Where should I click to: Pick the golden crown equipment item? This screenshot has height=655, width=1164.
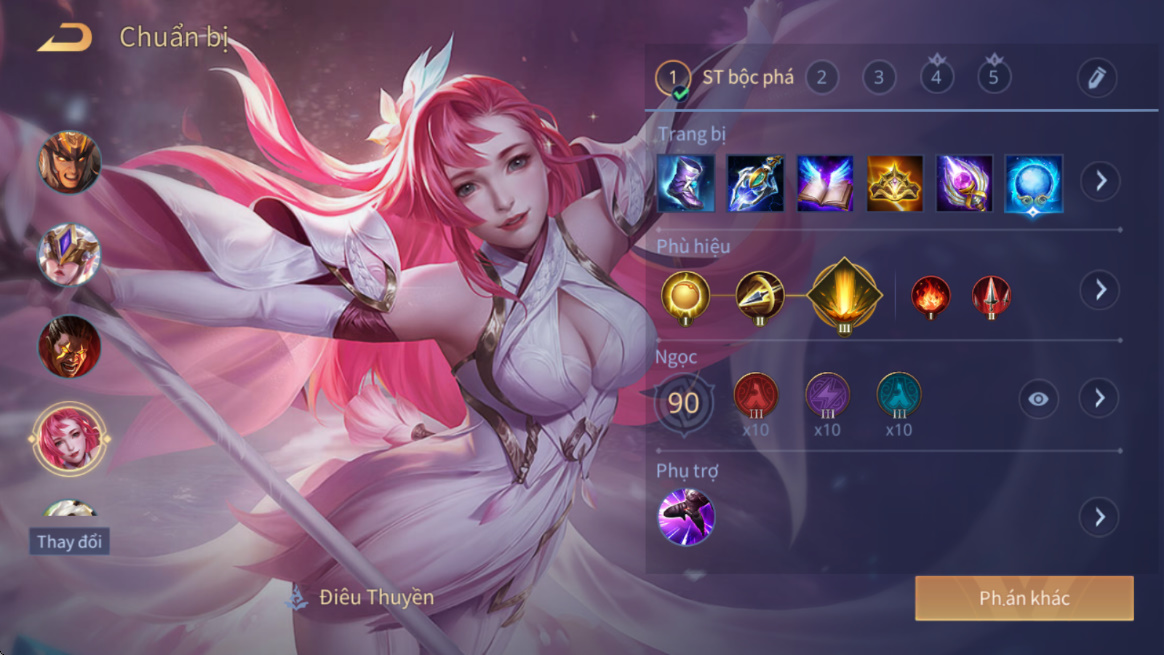click(895, 183)
